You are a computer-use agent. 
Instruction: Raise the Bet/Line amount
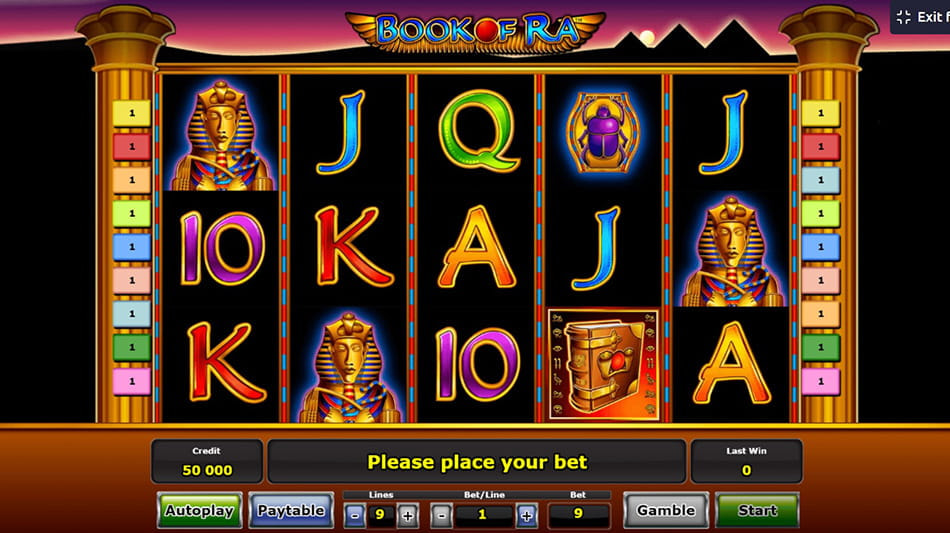click(x=527, y=516)
